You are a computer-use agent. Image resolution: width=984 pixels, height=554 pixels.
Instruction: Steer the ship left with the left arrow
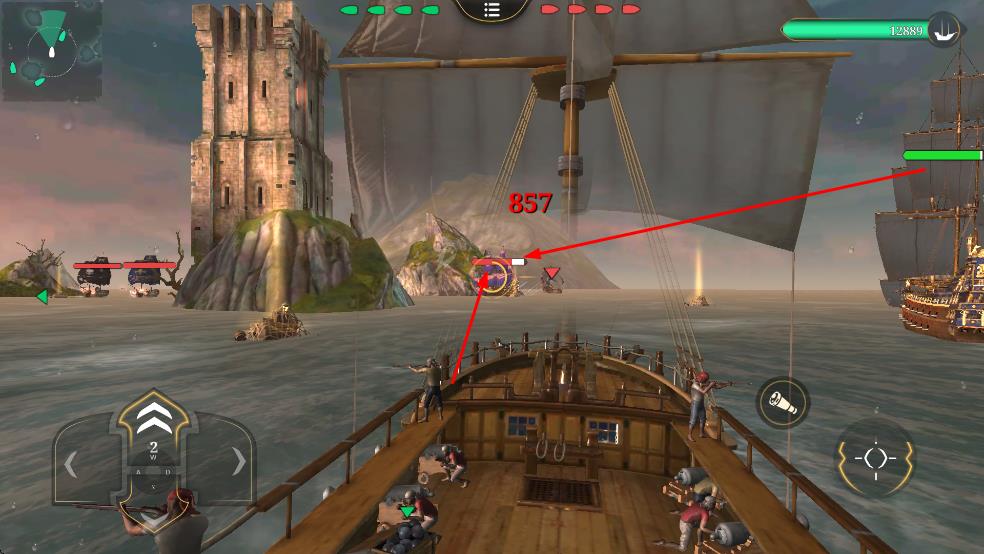tap(72, 463)
